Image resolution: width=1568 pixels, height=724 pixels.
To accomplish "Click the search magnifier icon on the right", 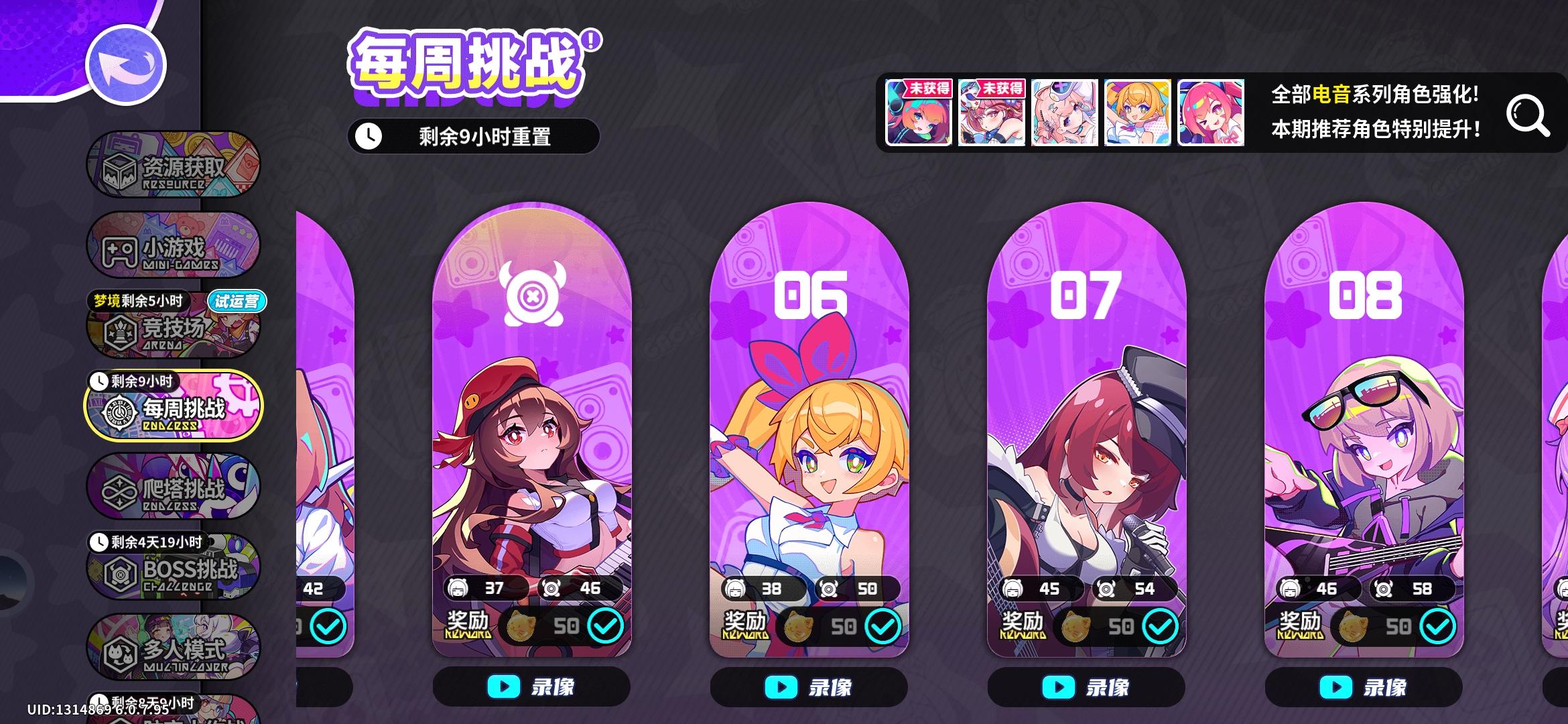I will click(1528, 114).
